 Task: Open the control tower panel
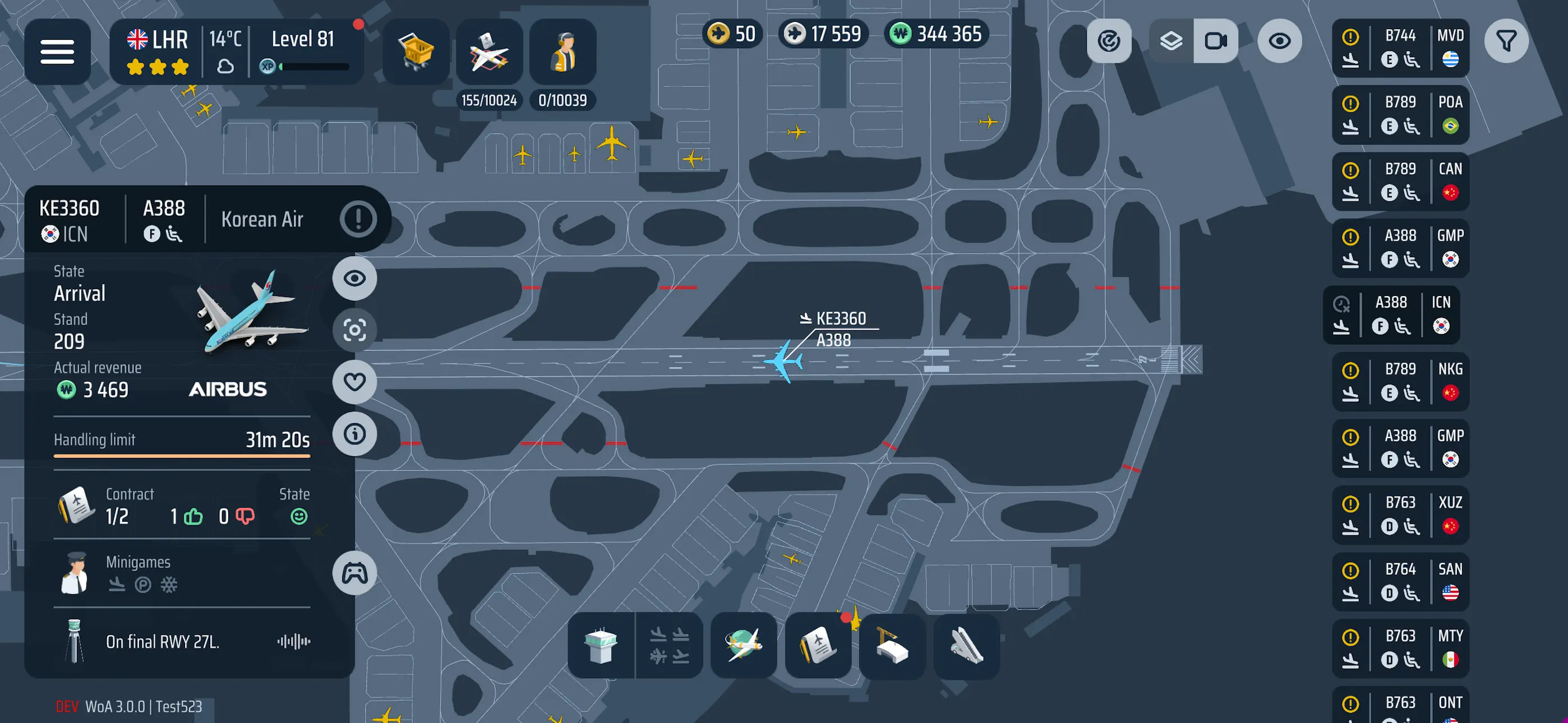(600, 646)
